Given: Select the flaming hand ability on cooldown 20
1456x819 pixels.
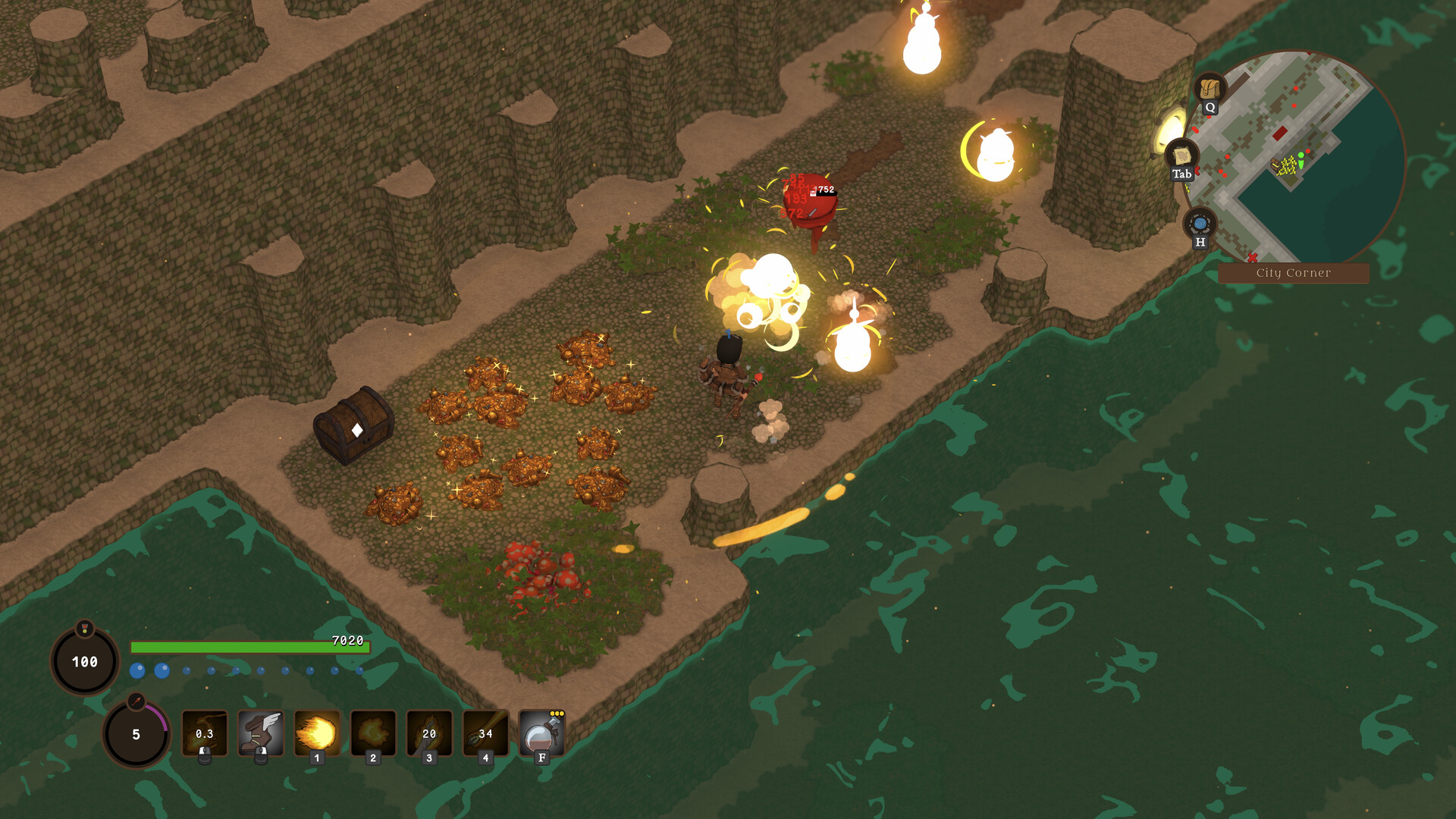Looking at the screenshot, I should (x=429, y=733).
